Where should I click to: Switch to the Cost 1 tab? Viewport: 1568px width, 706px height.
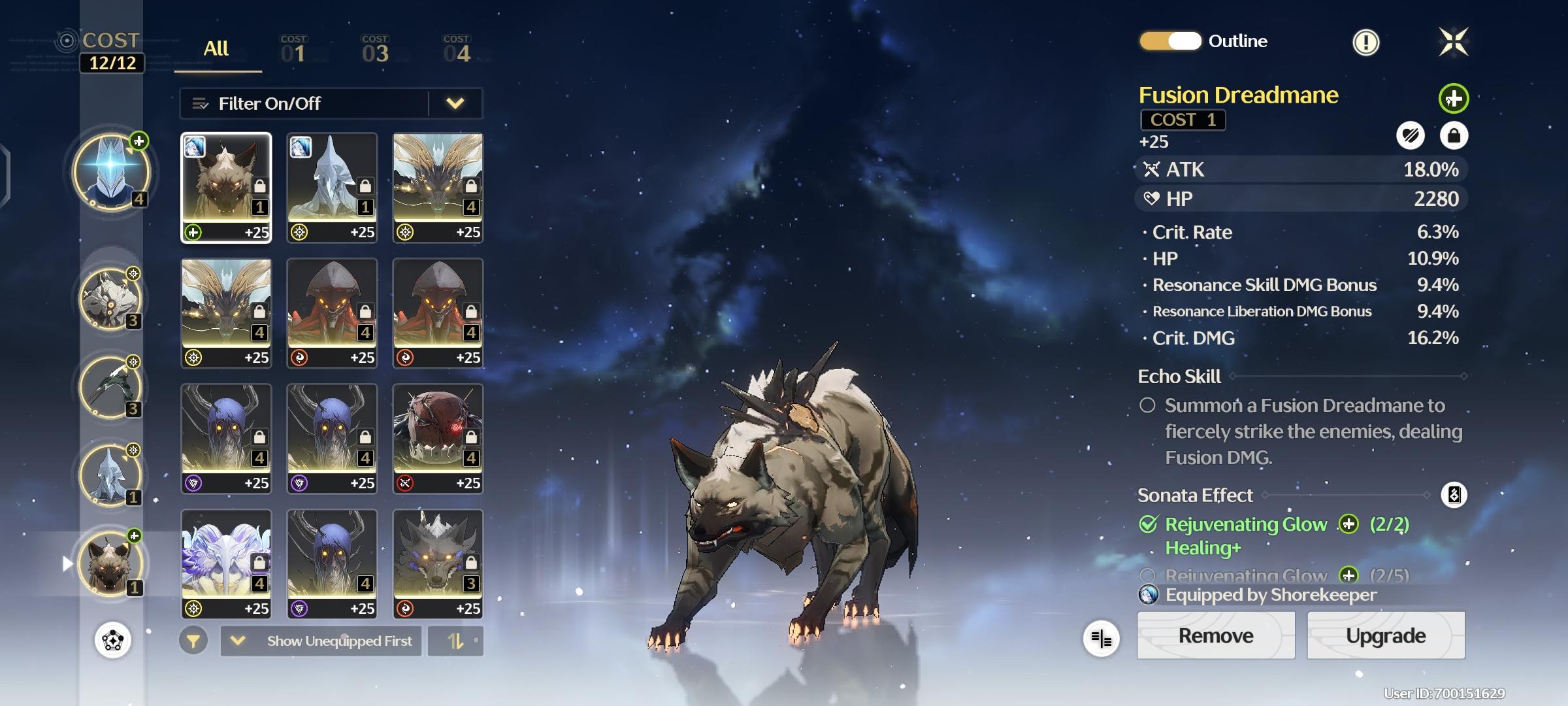pyautogui.click(x=293, y=50)
